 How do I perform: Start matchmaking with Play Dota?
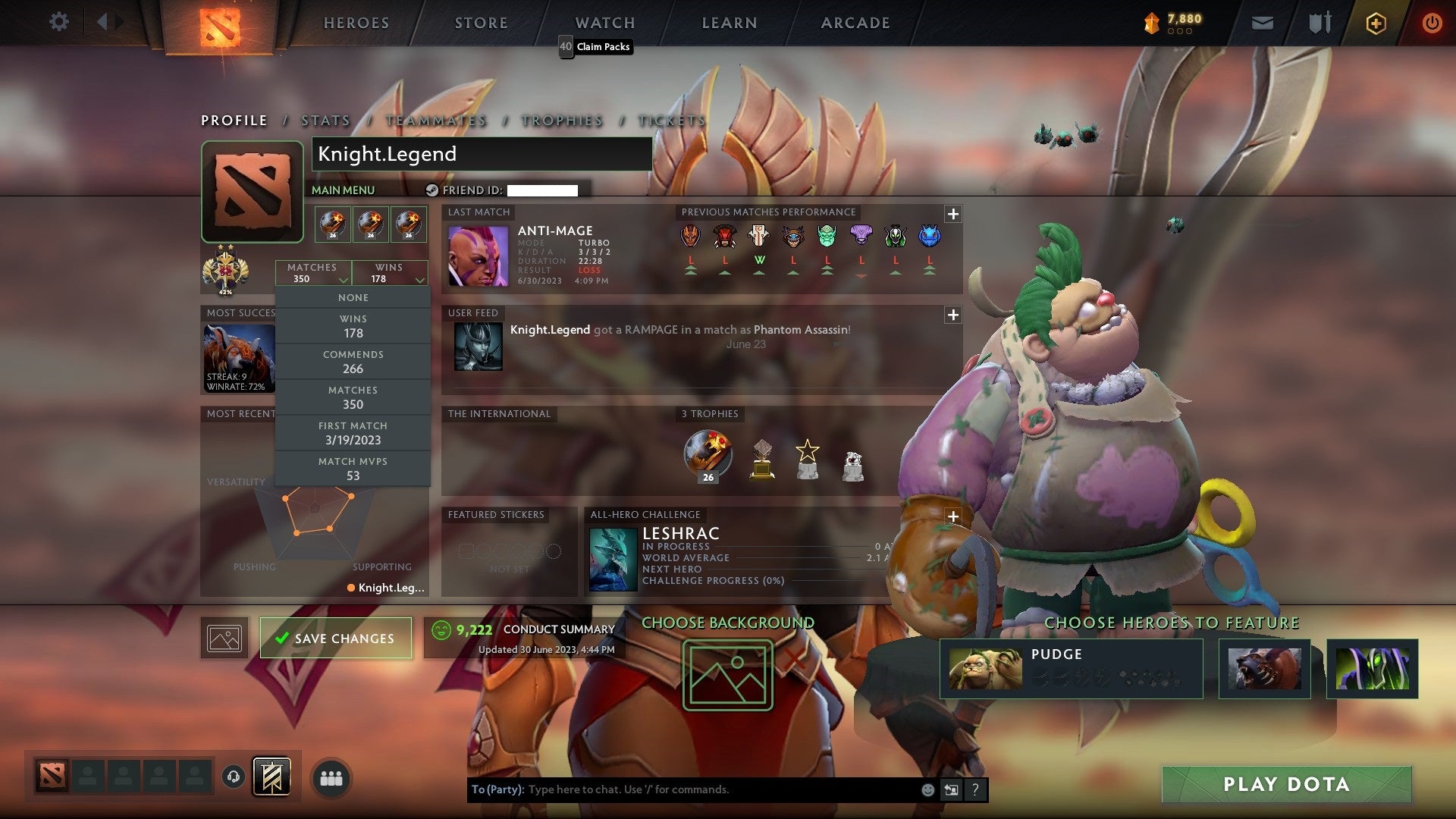pyautogui.click(x=1286, y=784)
